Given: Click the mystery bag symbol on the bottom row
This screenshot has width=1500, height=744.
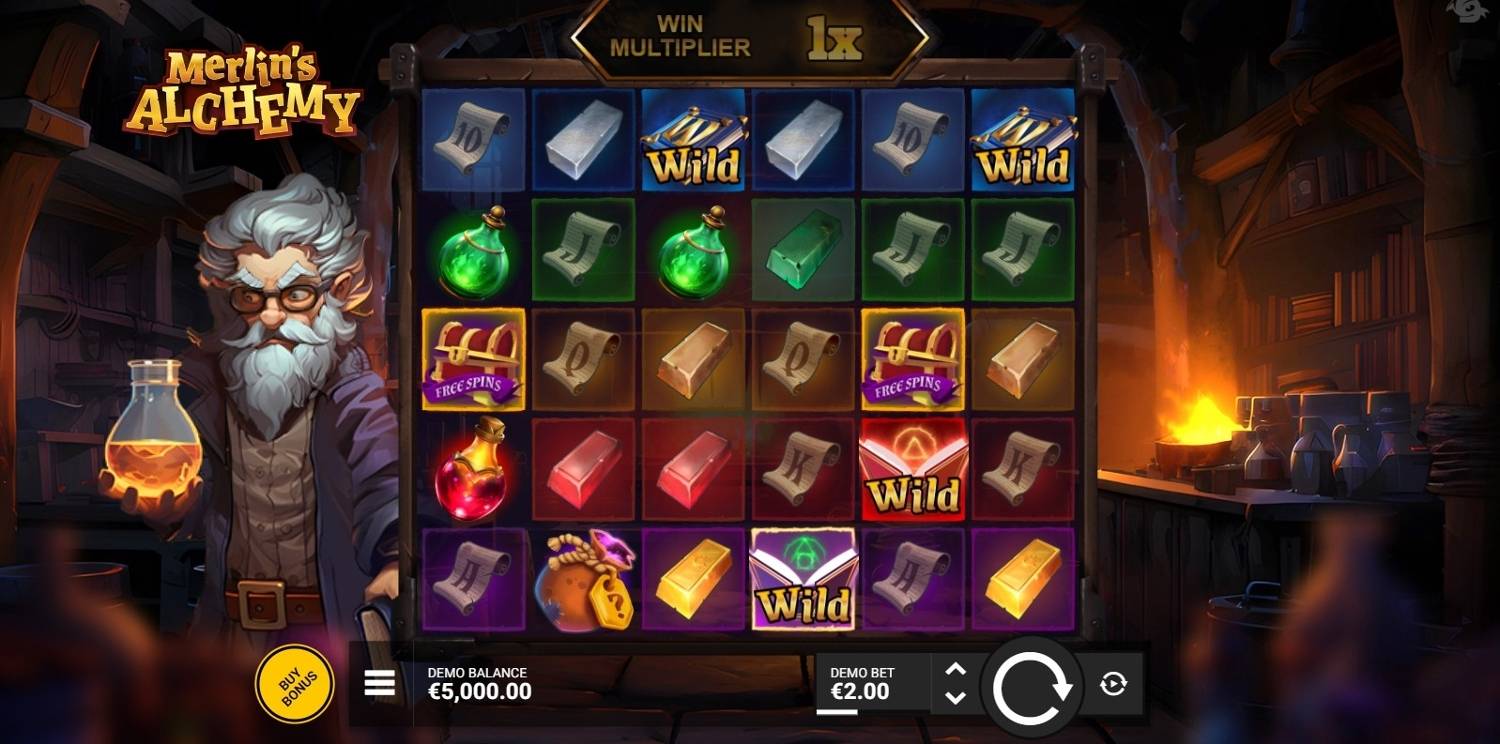Looking at the screenshot, I should pos(582,580).
